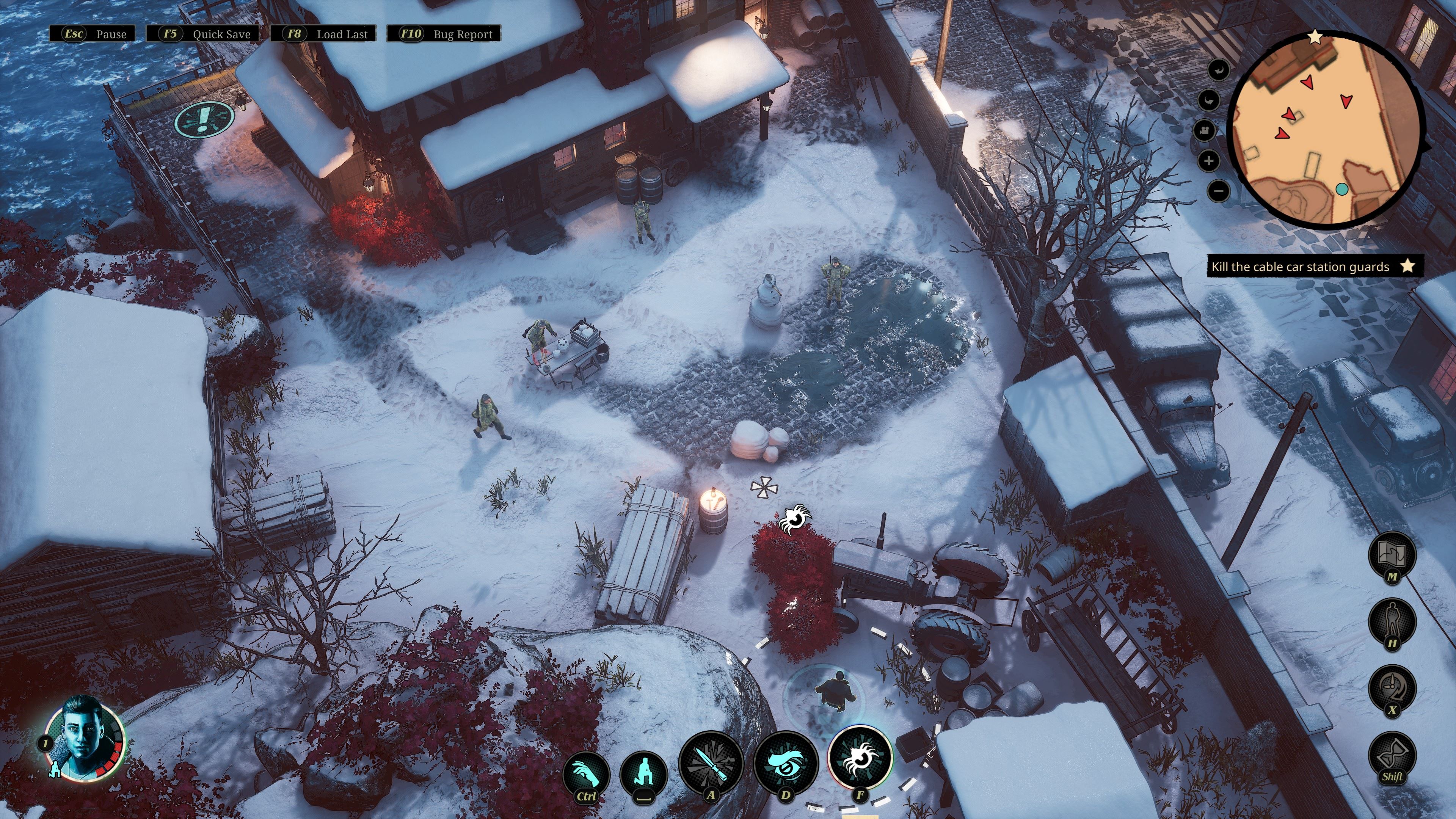Click the video camera button
This screenshot has height=819, width=1456.
(1204, 131)
